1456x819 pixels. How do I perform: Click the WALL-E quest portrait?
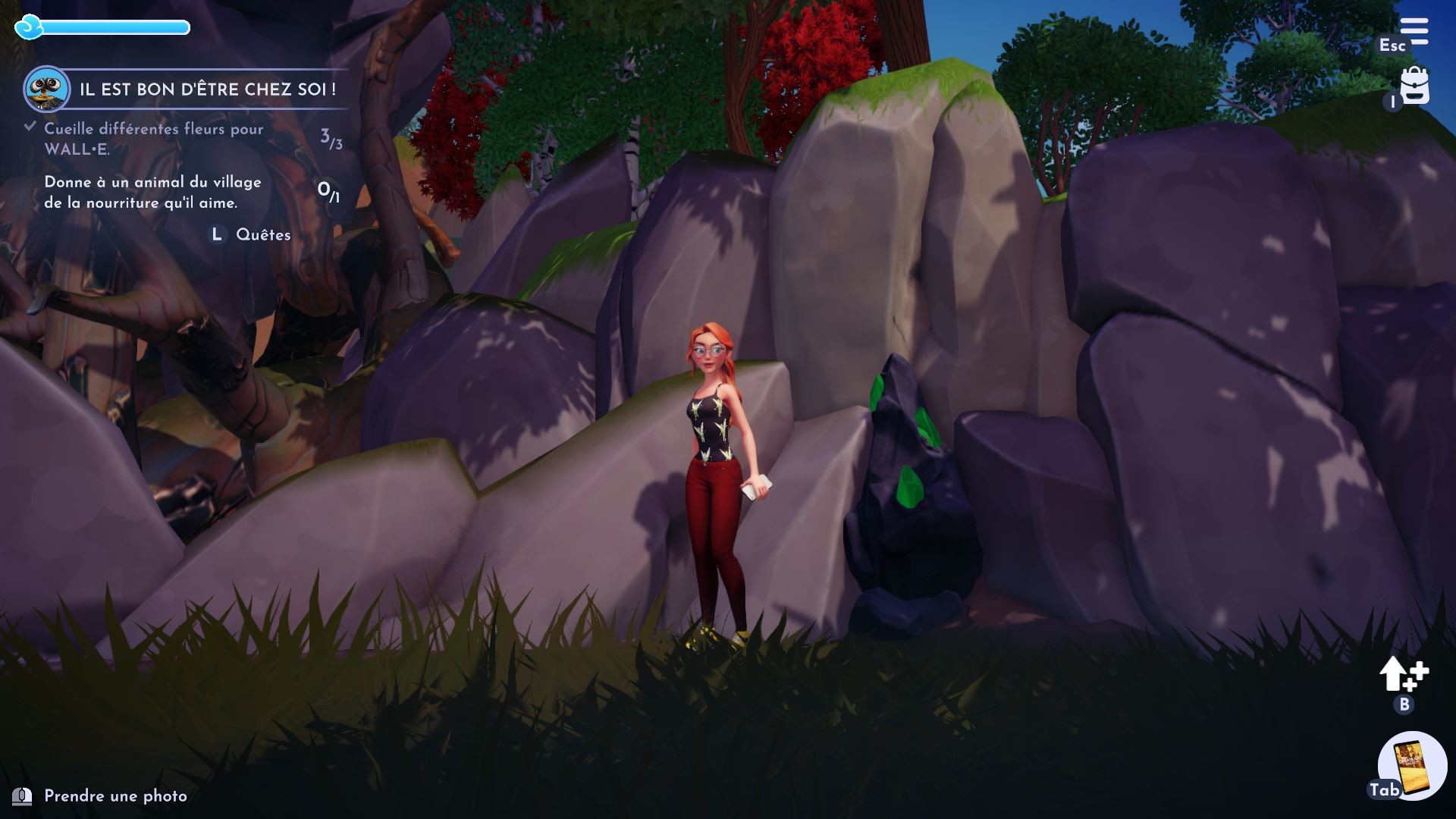[x=46, y=89]
